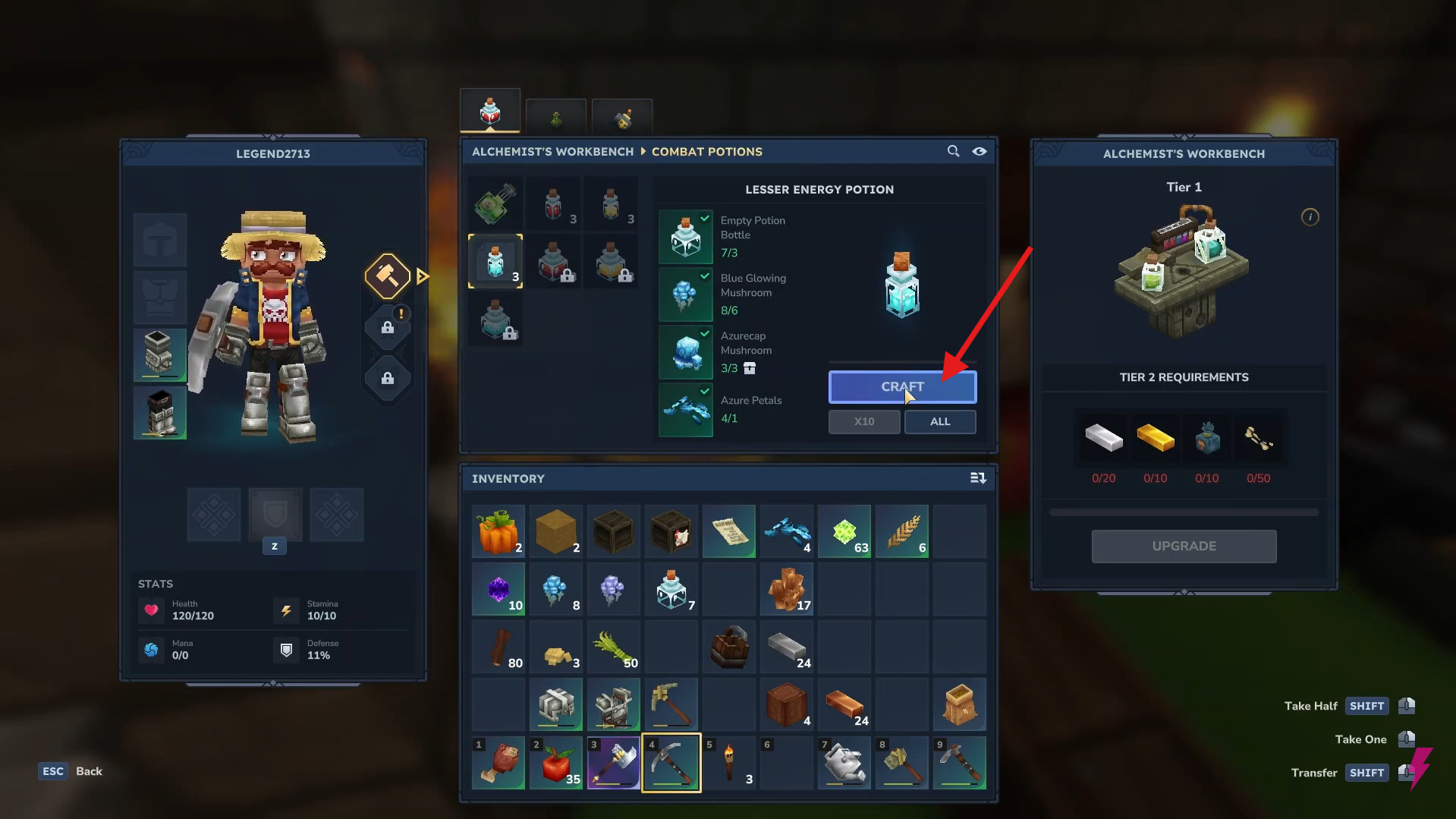Select the pickaxe in hotbar slot 4
The width and height of the screenshot is (1456, 819).
tap(671, 763)
